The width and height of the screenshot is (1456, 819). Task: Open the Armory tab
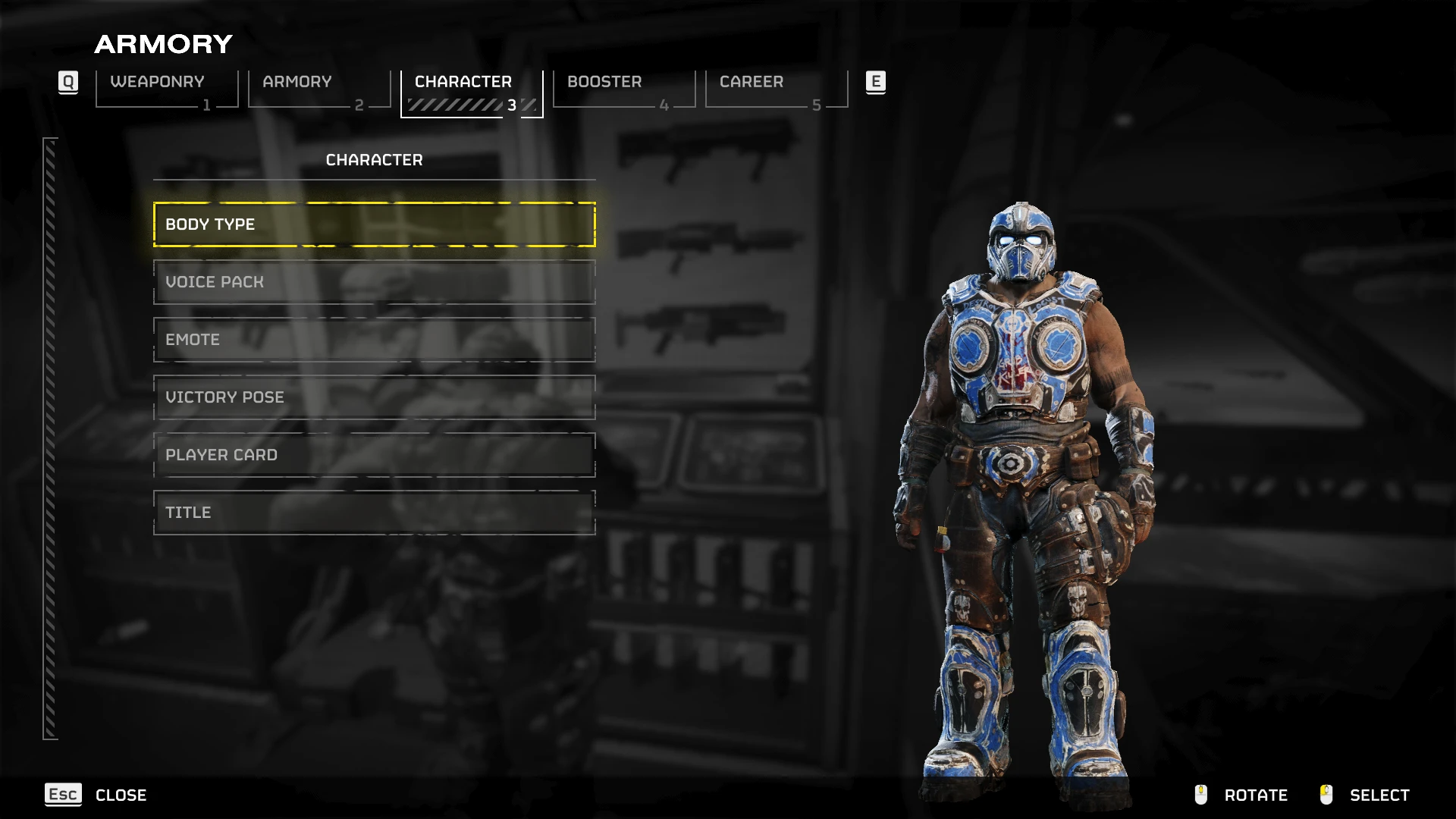pos(318,88)
